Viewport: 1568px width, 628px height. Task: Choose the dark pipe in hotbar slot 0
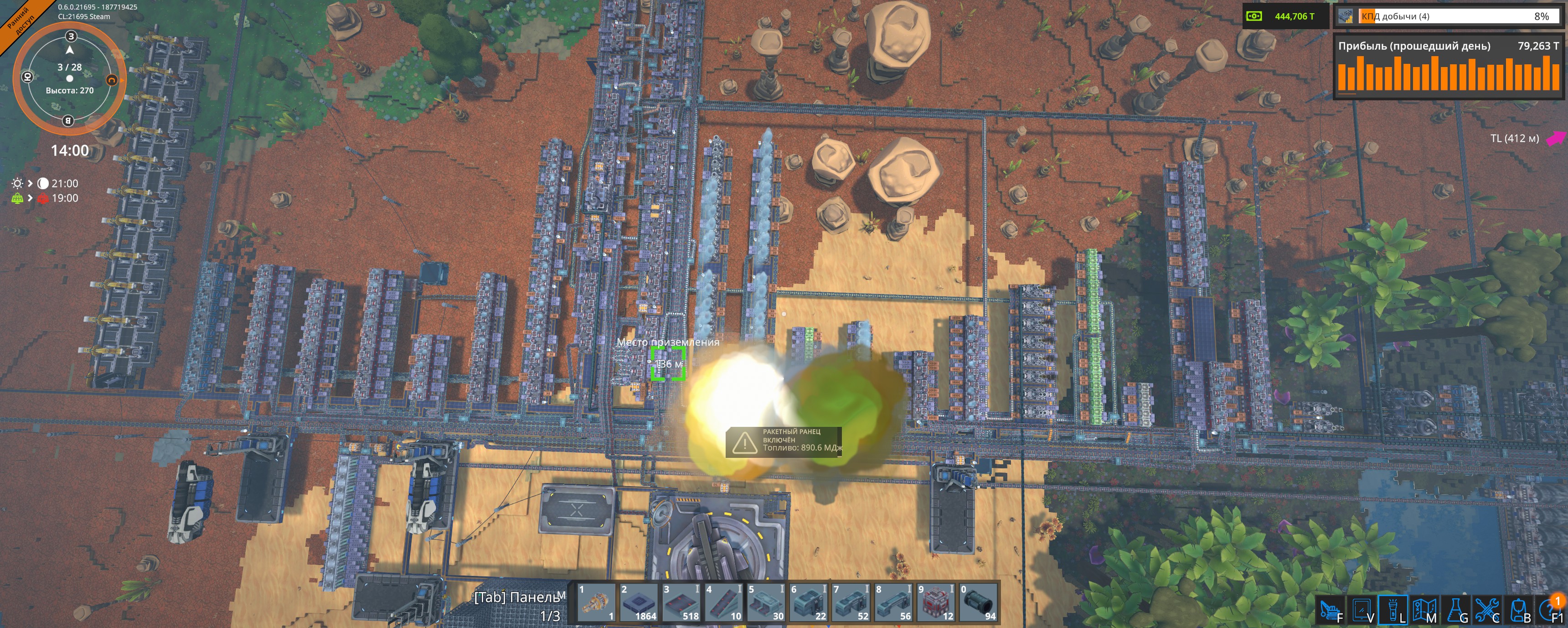tap(978, 604)
